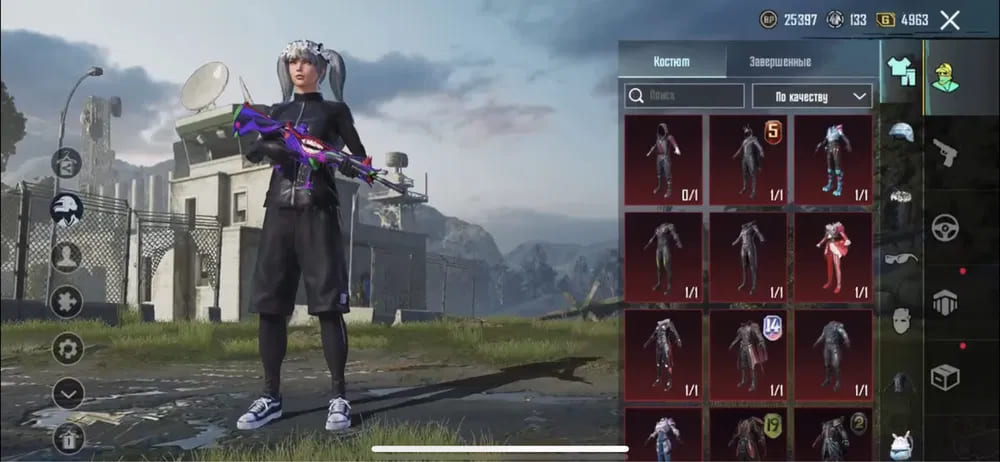
Task: Open the pistol weapons category
Action: (x=946, y=152)
